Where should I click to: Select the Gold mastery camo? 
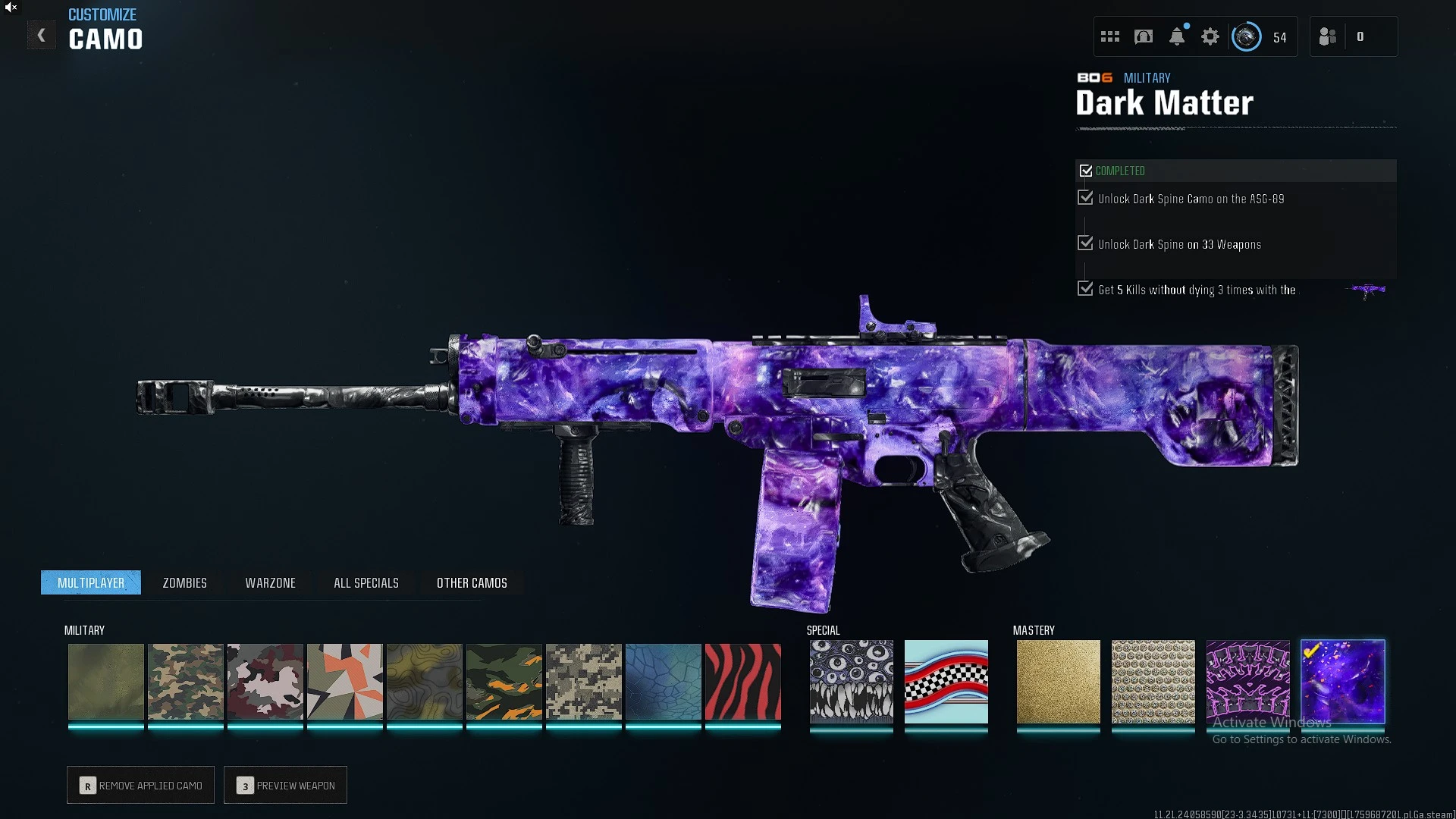(x=1058, y=681)
